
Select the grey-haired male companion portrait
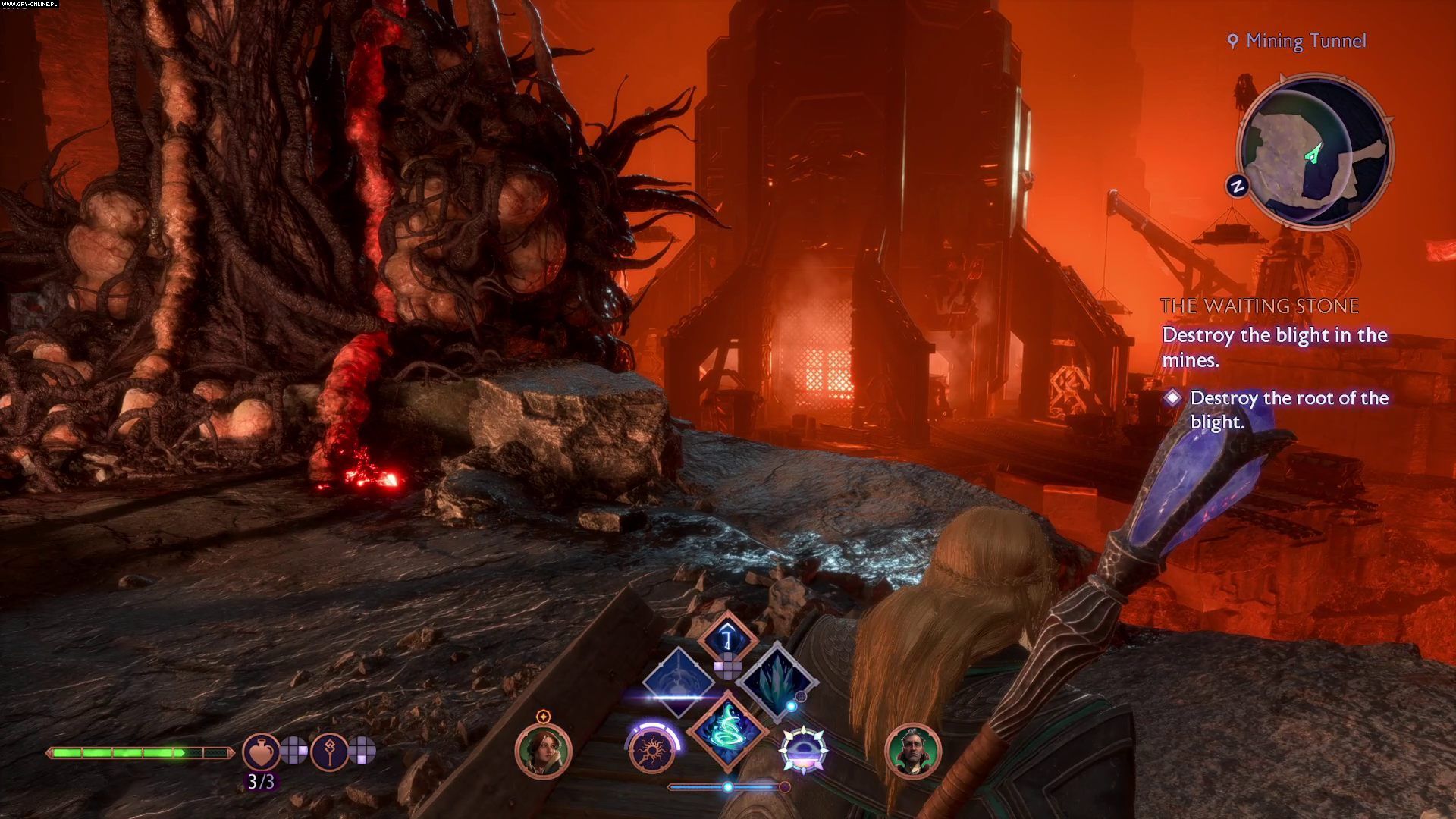tap(912, 751)
